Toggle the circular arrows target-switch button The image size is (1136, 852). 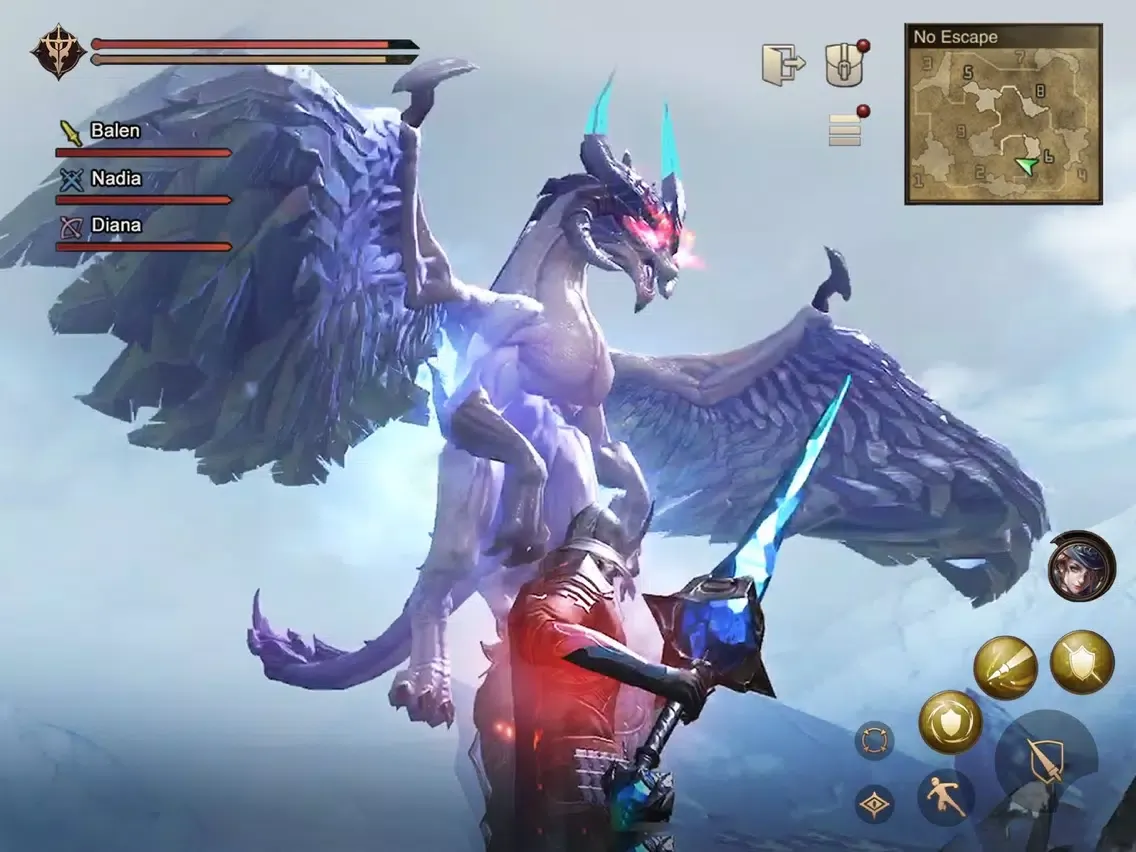coord(874,742)
